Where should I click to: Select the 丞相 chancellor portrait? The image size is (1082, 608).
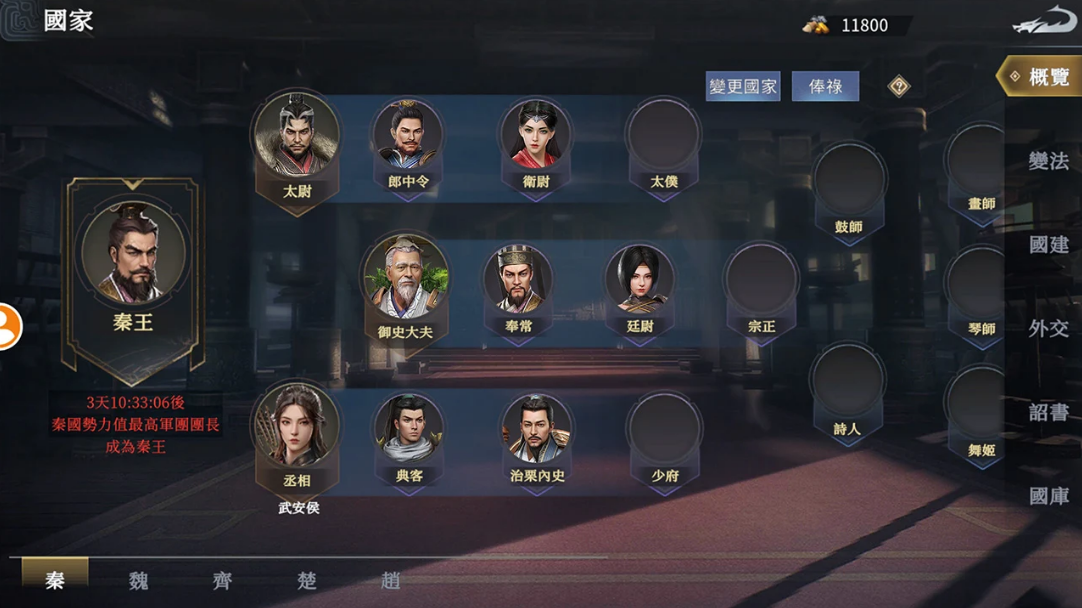pyautogui.click(x=297, y=428)
